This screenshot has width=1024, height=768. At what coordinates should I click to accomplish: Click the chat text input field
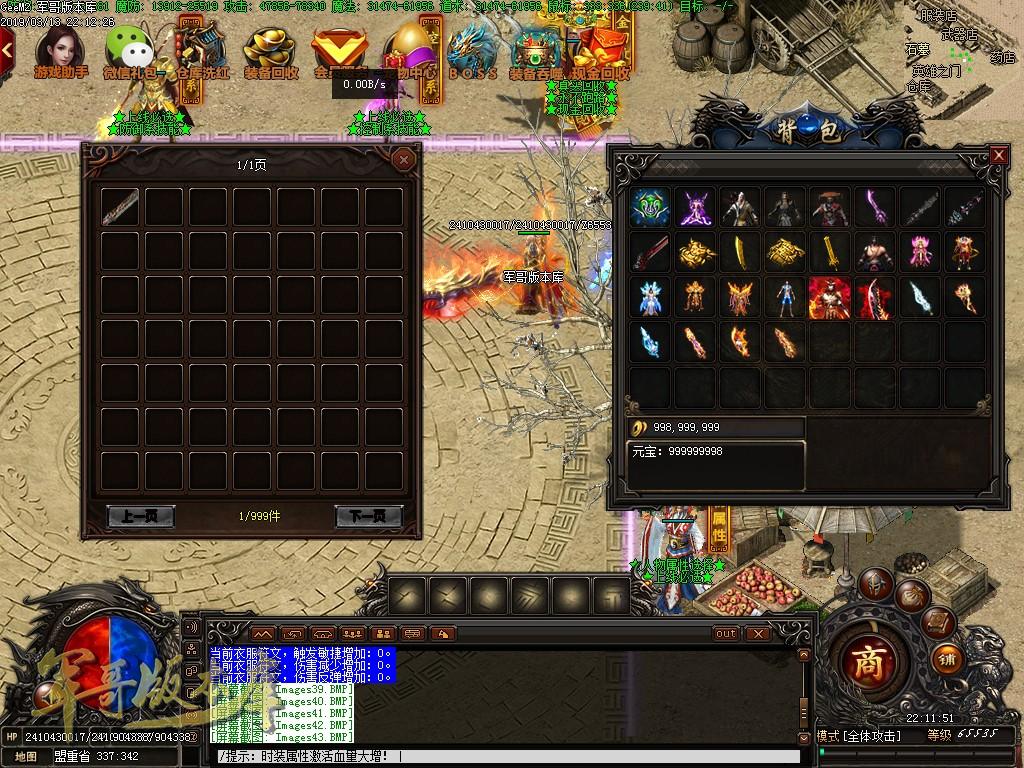tap(500, 757)
